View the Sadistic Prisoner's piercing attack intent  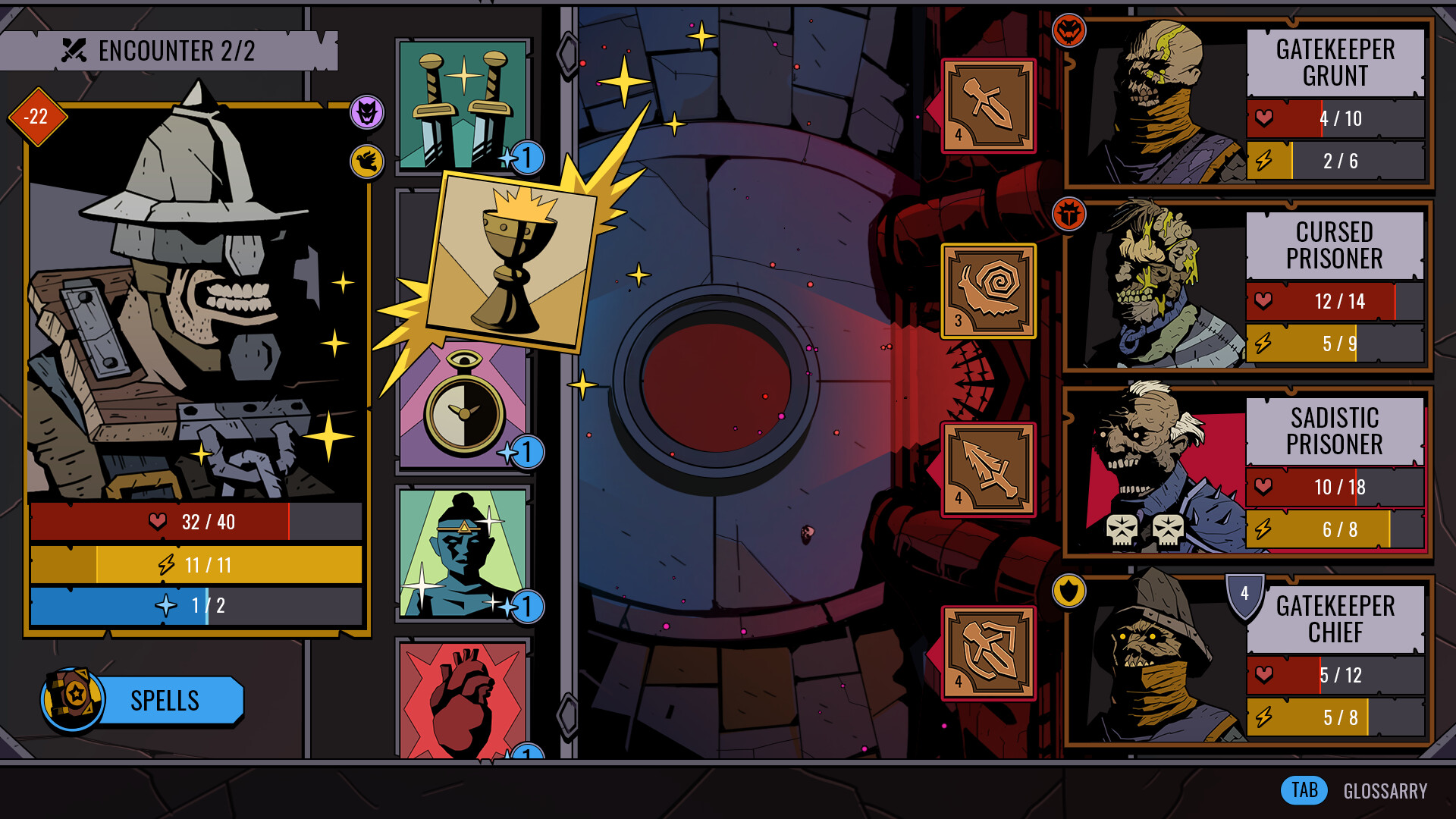tap(988, 470)
